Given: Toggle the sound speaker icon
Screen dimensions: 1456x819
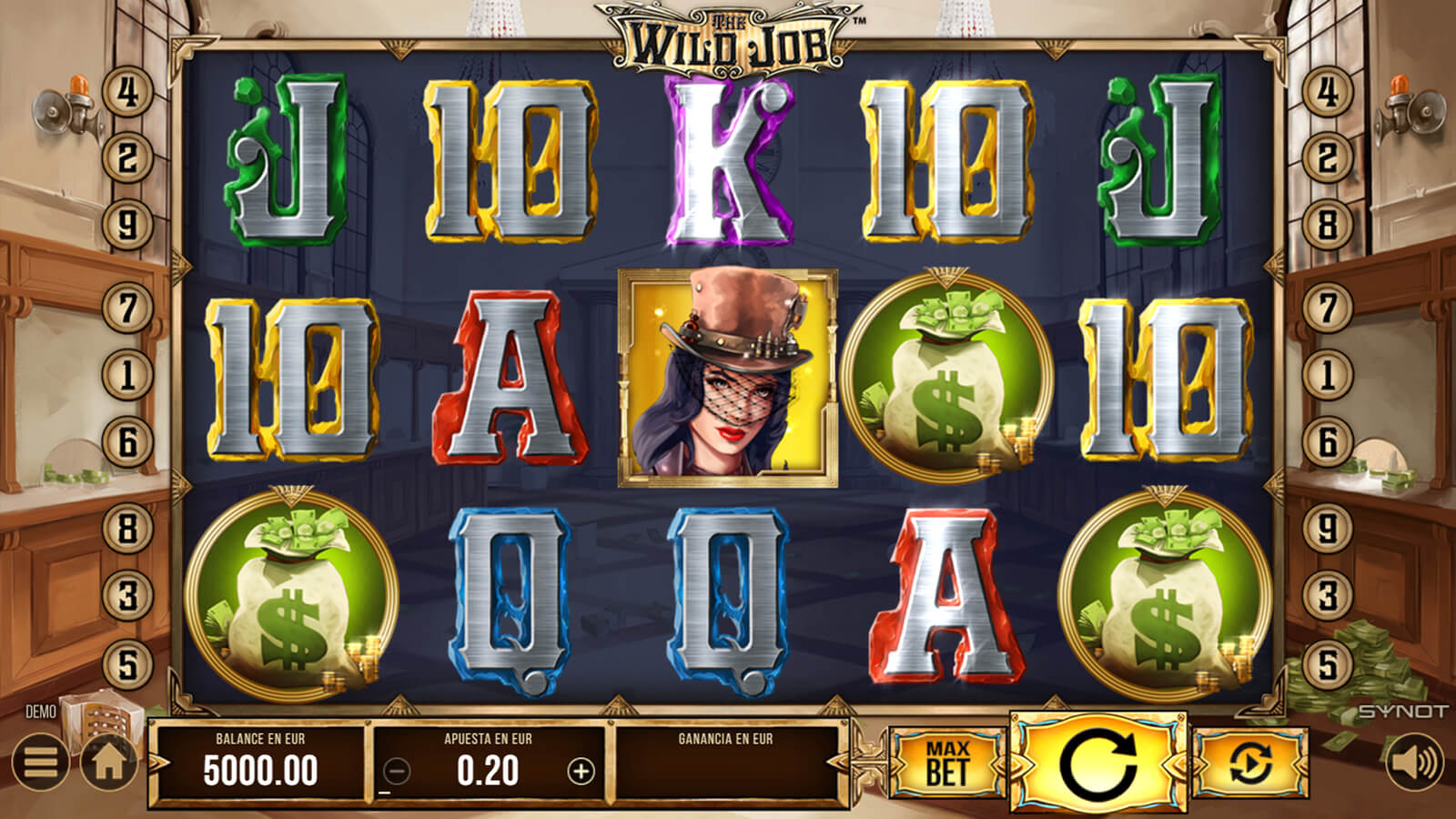Looking at the screenshot, I should pyautogui.click(x=1415, y=762).
